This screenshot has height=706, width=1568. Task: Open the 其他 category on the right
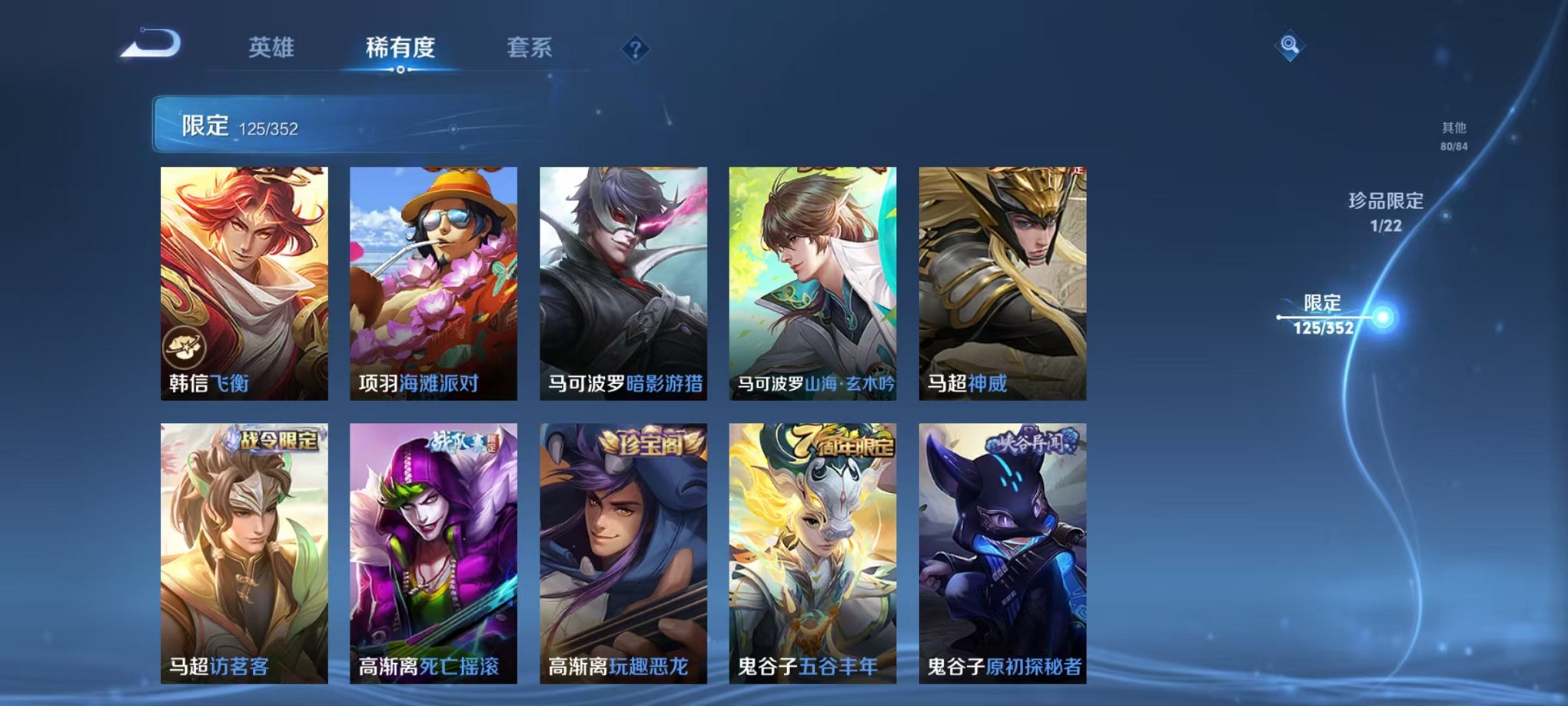(1453, 135)
